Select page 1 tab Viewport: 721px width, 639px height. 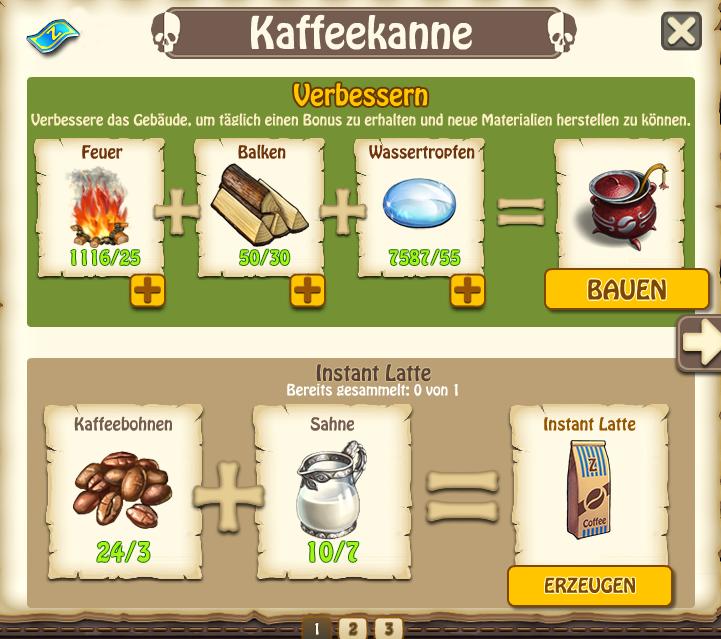[x=316, y=628]
